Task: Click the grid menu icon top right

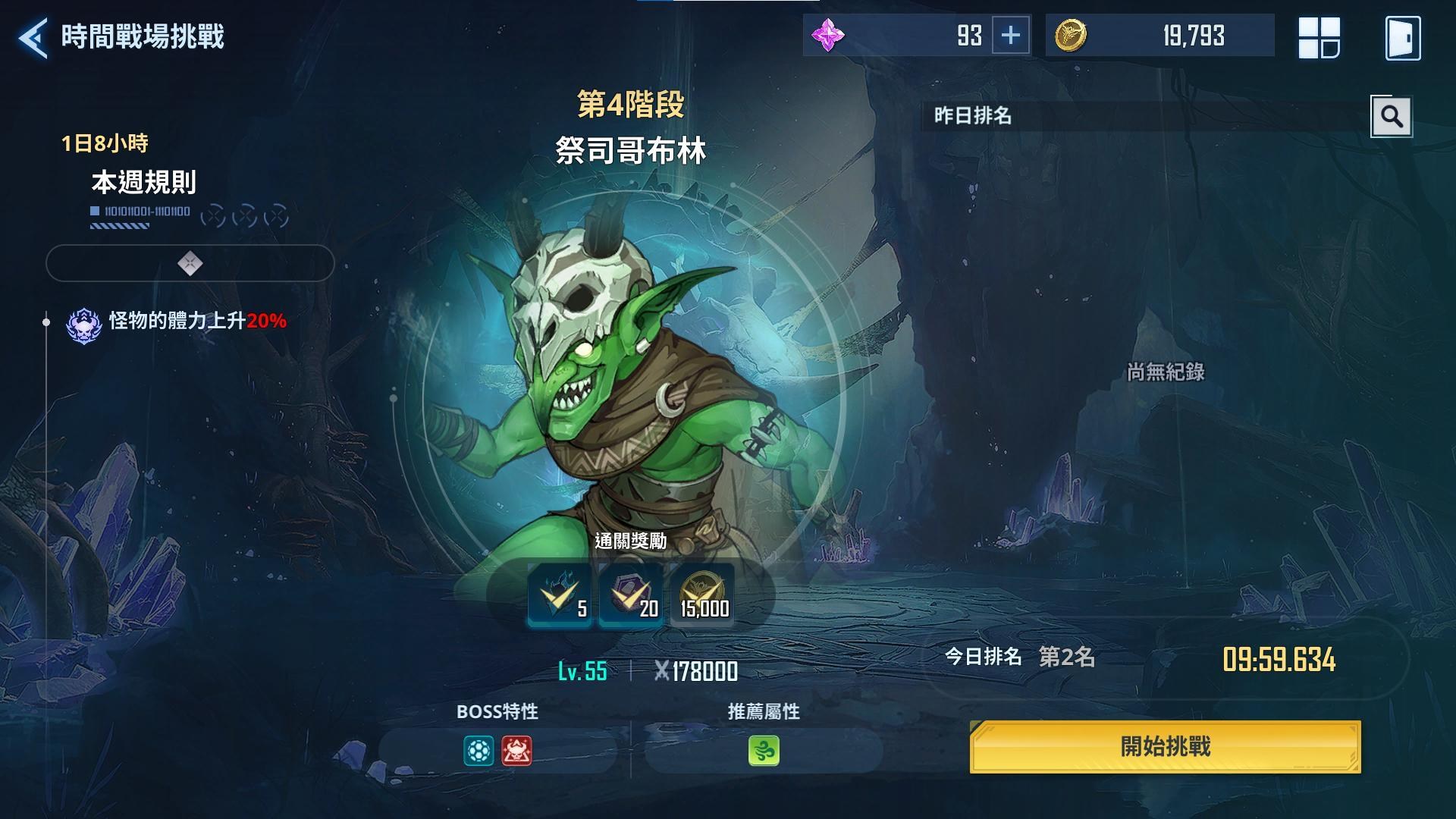Action: [x=1320, y=36]
